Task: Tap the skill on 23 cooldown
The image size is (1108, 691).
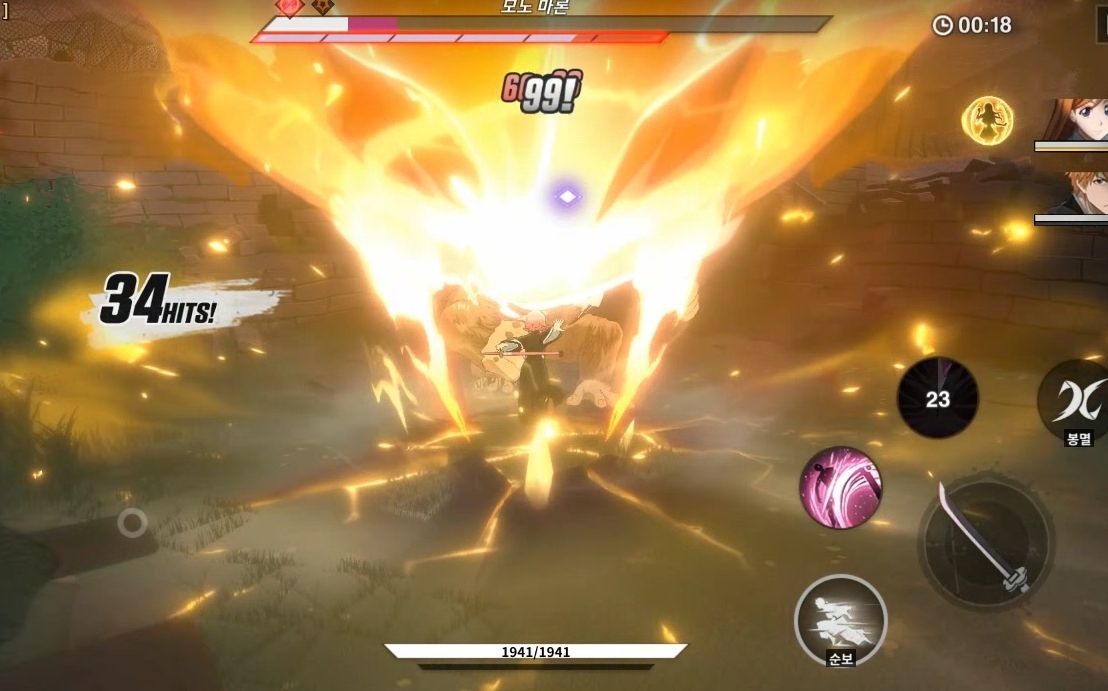Action: [937, 399]
